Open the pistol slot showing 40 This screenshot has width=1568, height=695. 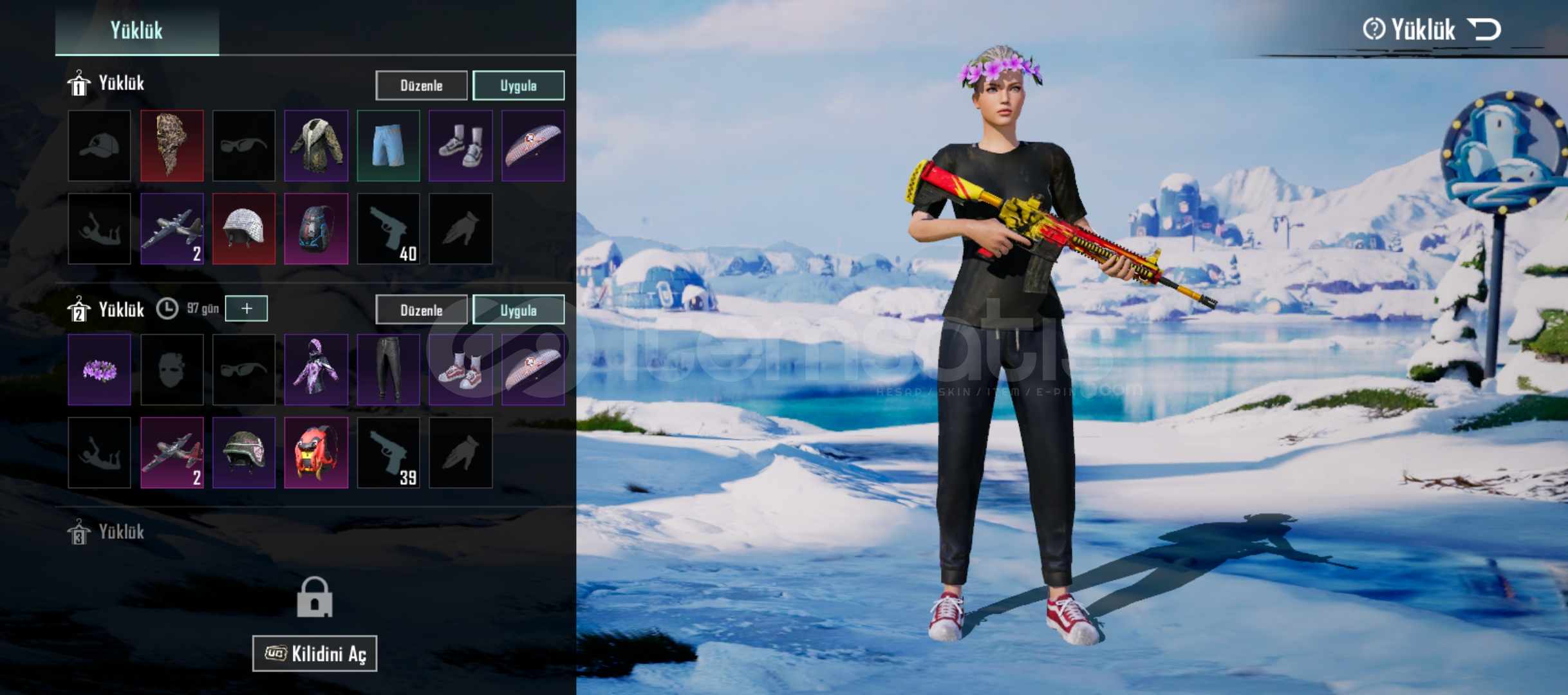point(388,228)
